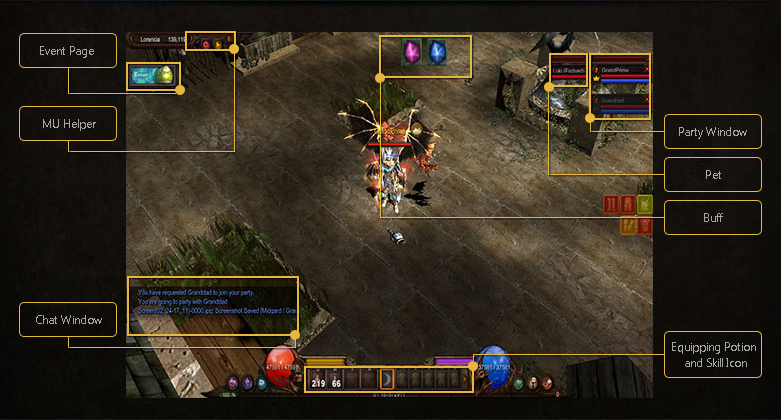Open the green round menu button near mana orb

pyautogui.click(x=517, y=383)
